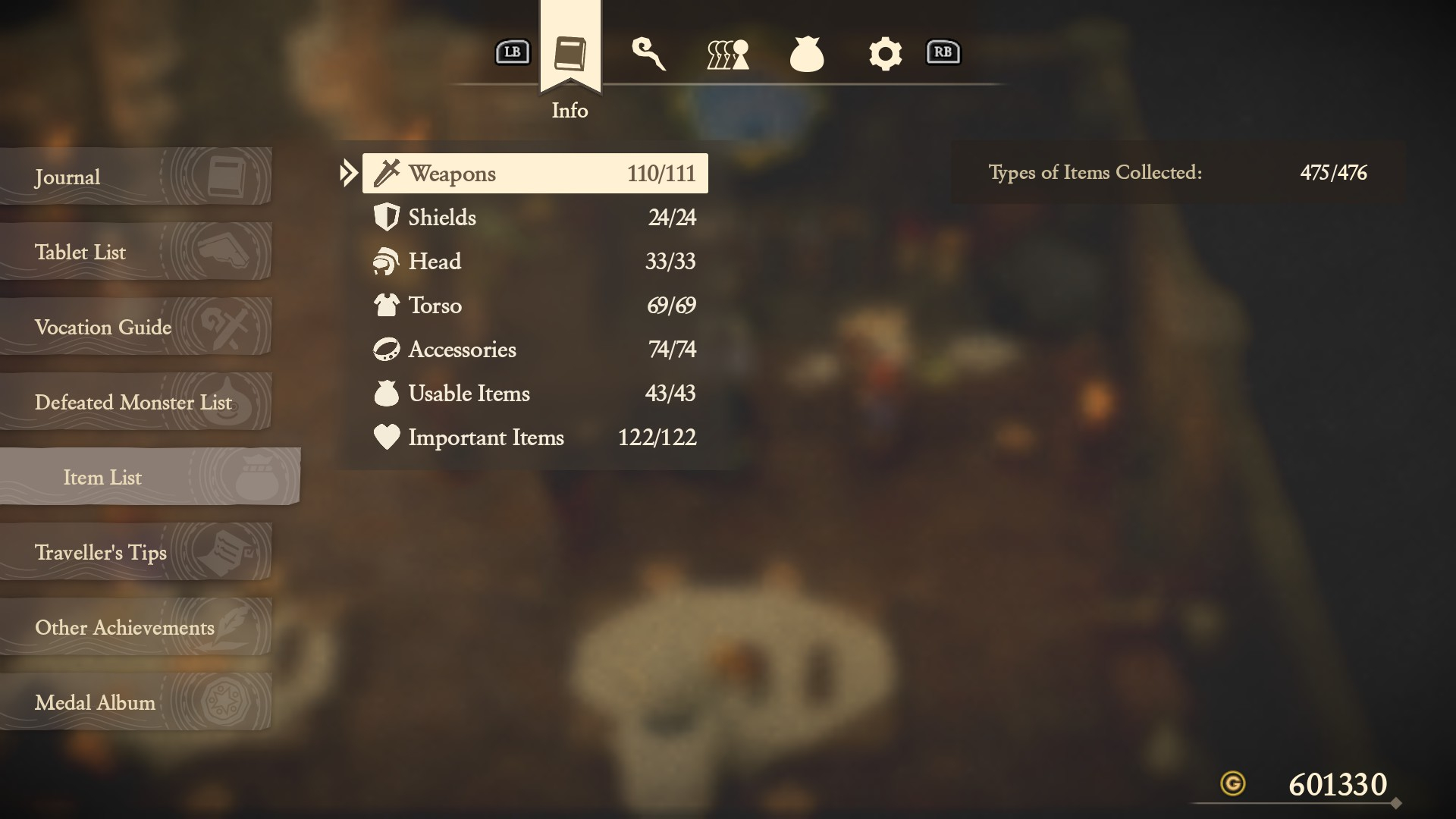Screen dimensions: 1456x819
Task: Open the Accessories category
Action: click(x=535, y=350)
